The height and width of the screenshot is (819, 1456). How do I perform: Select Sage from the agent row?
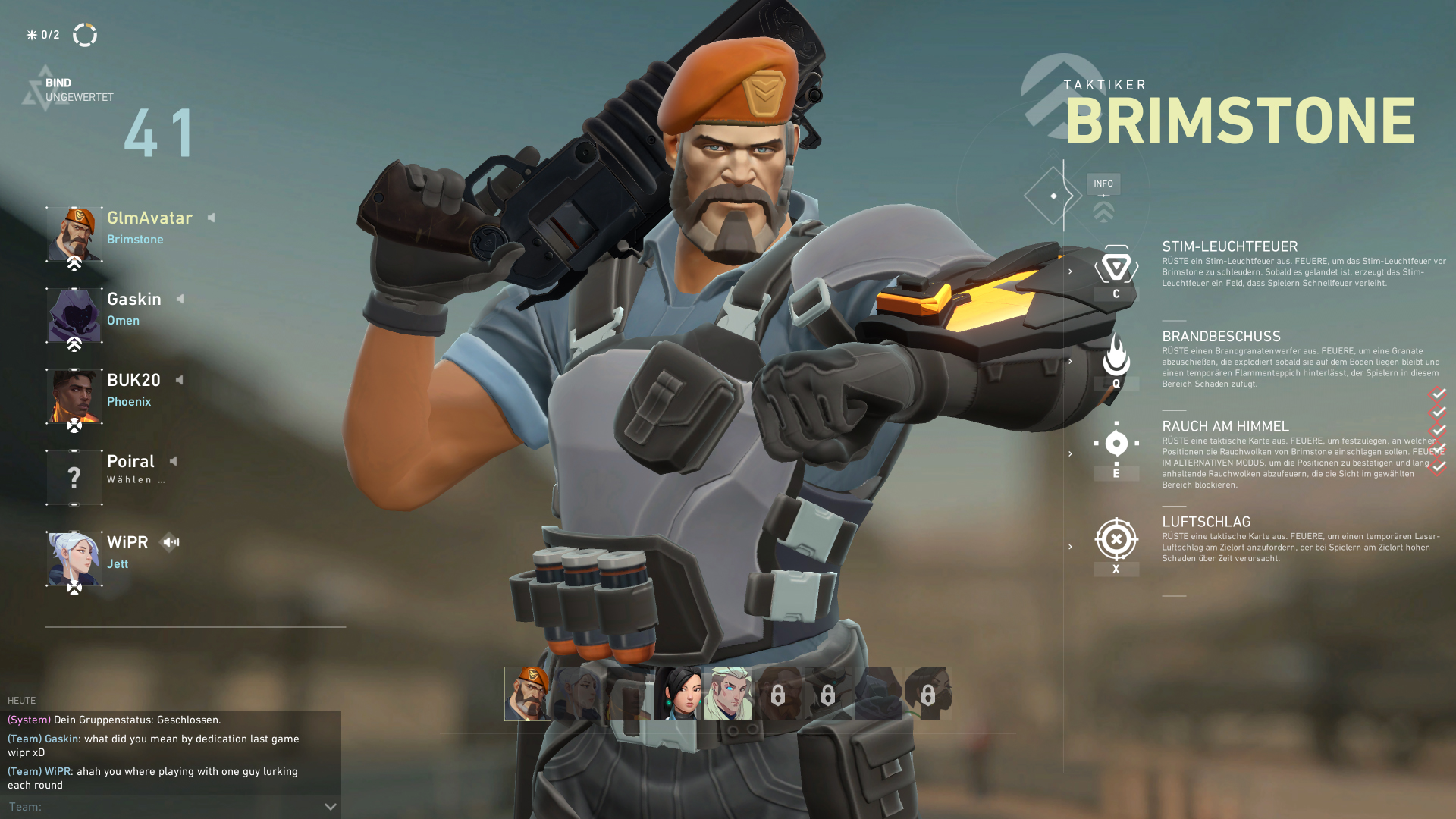pyautogui.click(x=678, y=694)
